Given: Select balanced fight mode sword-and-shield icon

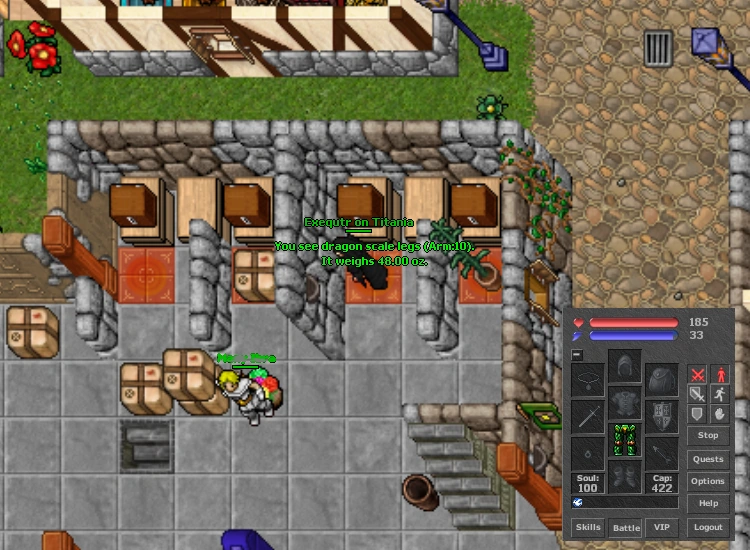Looking at the screenshot, I should 697,394.
